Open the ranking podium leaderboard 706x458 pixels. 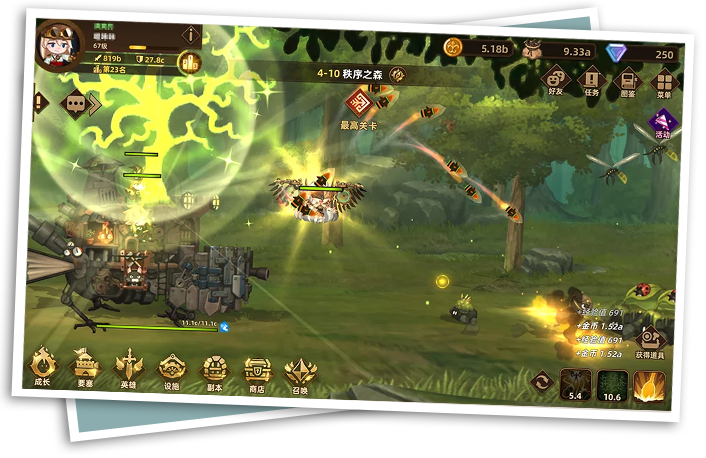tap(188, 63)
